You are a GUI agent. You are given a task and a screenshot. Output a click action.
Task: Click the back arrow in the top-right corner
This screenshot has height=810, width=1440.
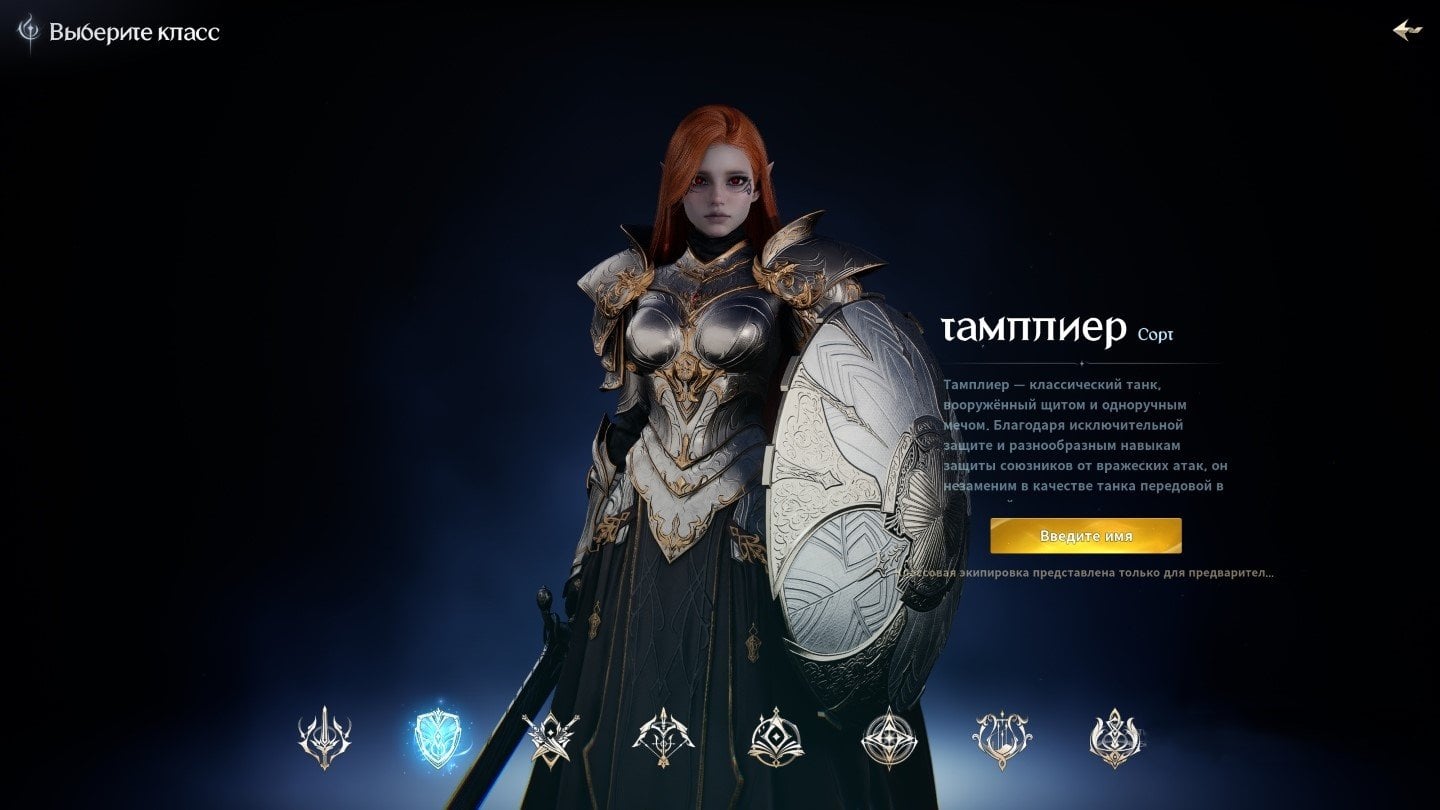pyautogui.click(x=1410, y=30)
